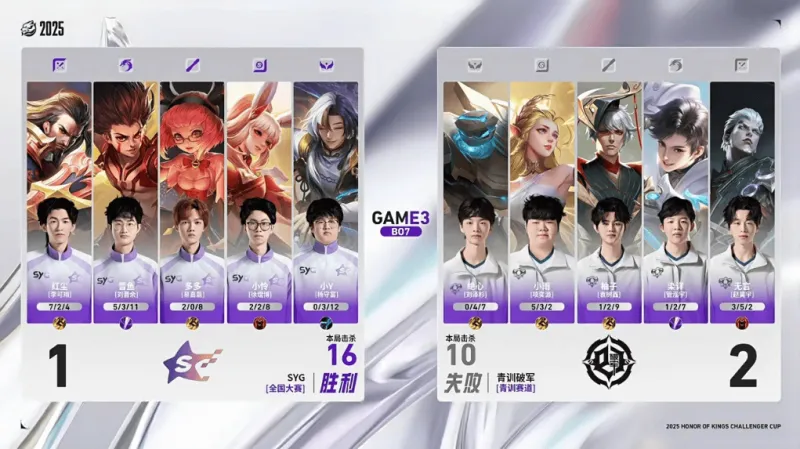
Task: Select the 无言 player card
Action: click(743, 200)
